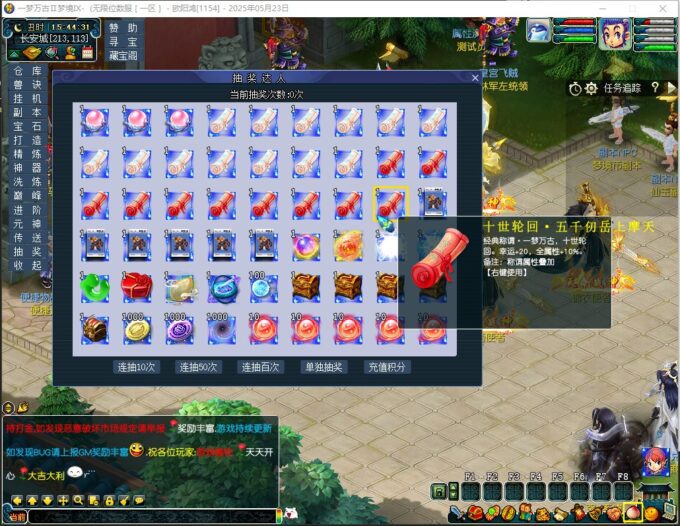
Task: Open the 挂机 auto-battle menu entry
Action: click(27, 99)
